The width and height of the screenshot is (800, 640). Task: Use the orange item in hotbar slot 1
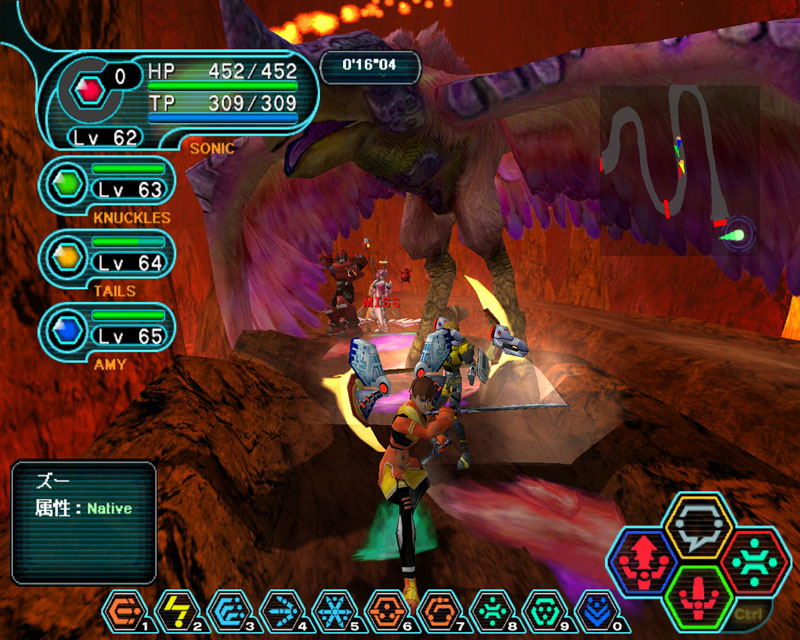[x=125, y=609]
